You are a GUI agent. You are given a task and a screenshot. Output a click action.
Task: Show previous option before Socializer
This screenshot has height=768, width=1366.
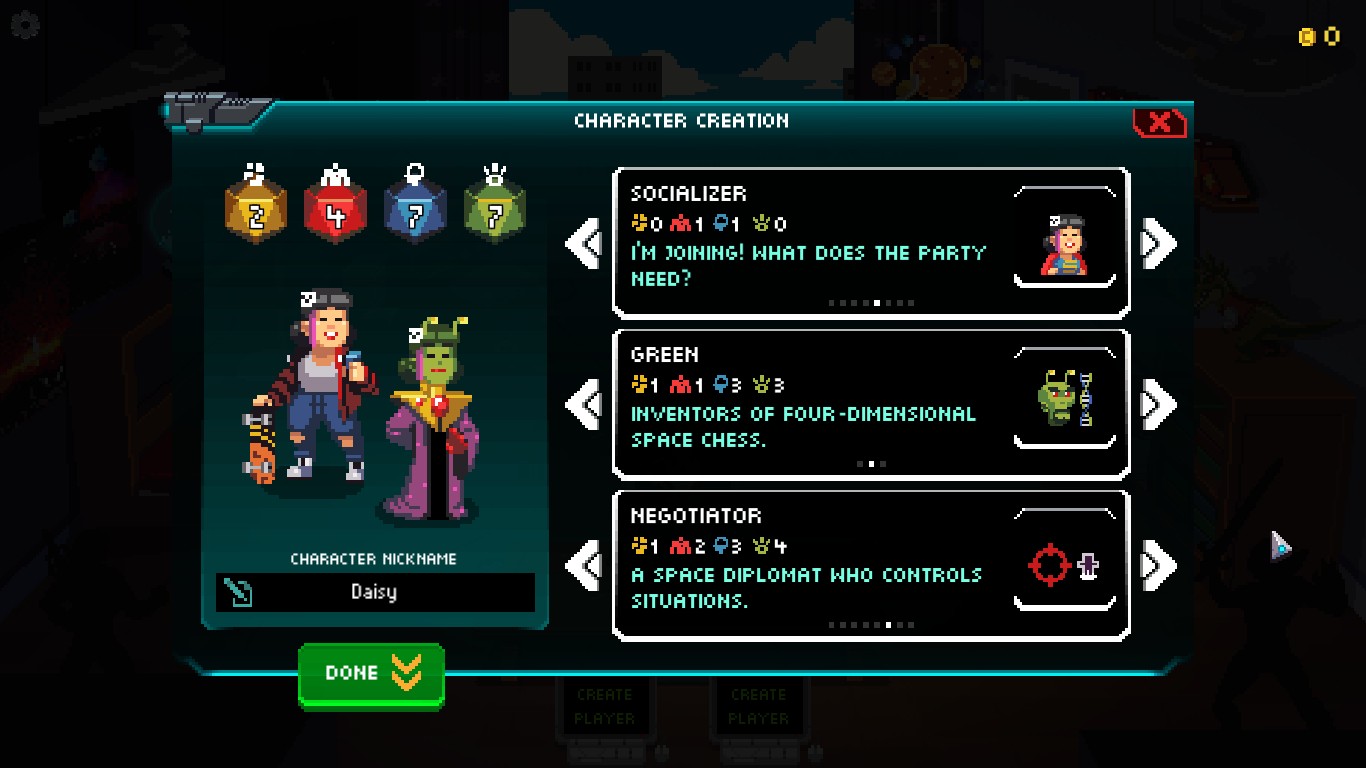[x=584, y=243]
